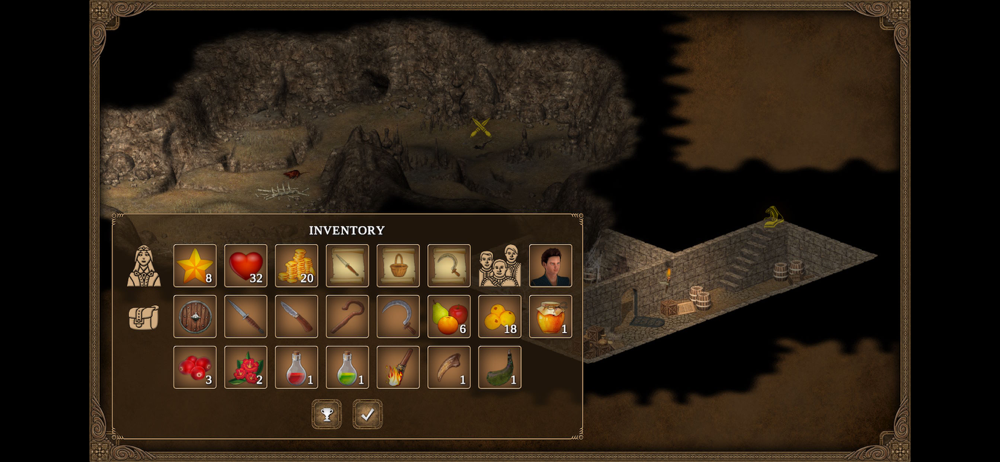Pick the red flowers bundle
Image resolution: width=1000 pixels, height=462 pixels.
coord(246,367)
